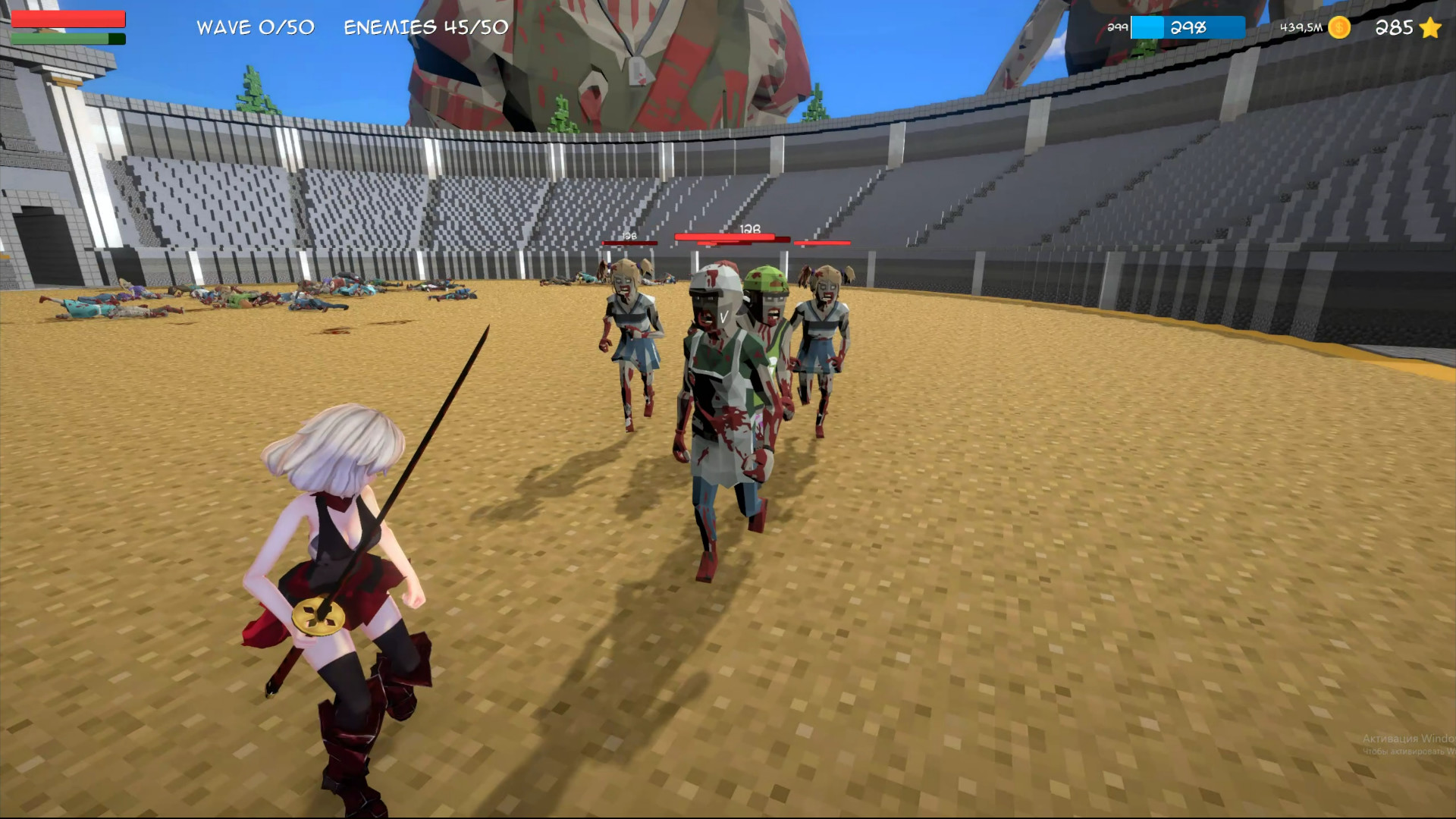Click the blue experience bar showing 29%
The image size is (1456, 819).
point(1187,27)
